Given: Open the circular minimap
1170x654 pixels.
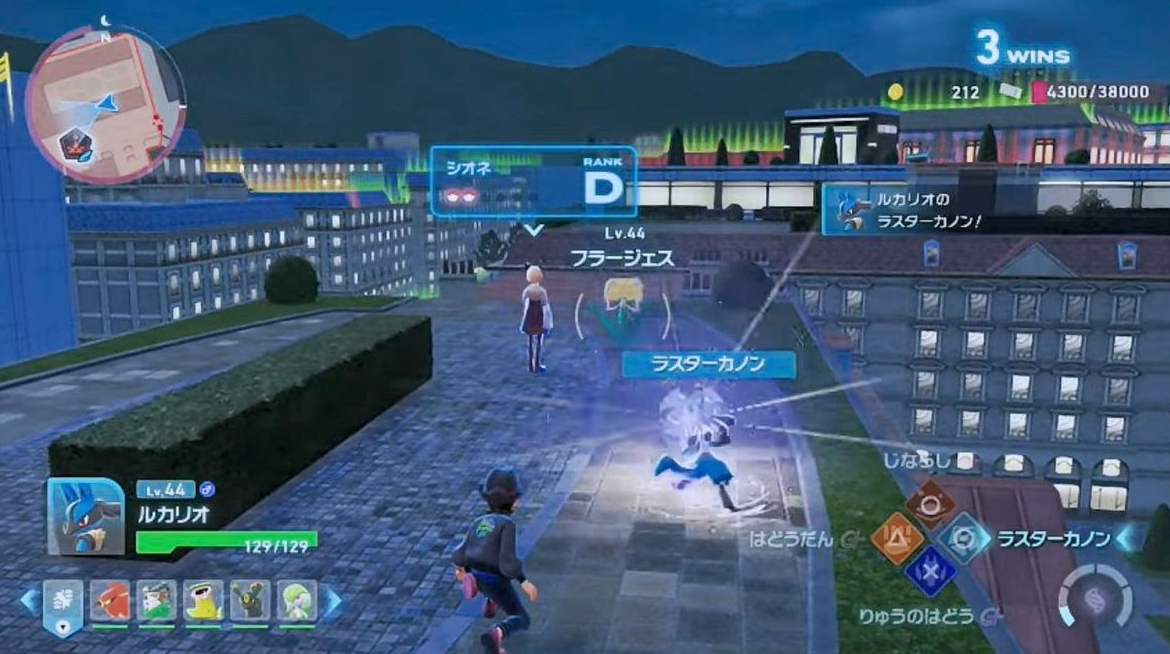Looking at the screenshot, I should (105, 103).
